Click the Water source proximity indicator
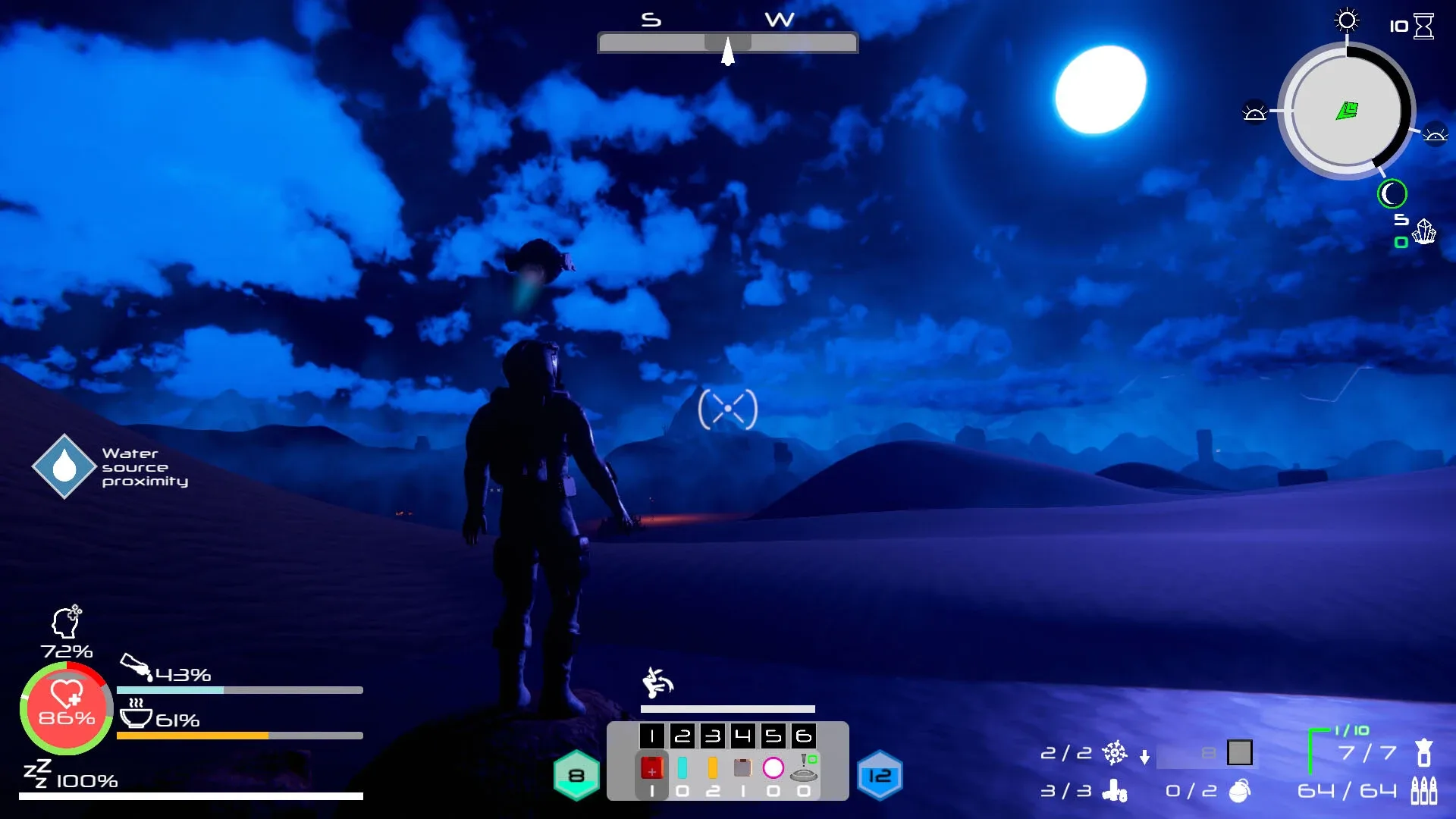 coord(64,465)
